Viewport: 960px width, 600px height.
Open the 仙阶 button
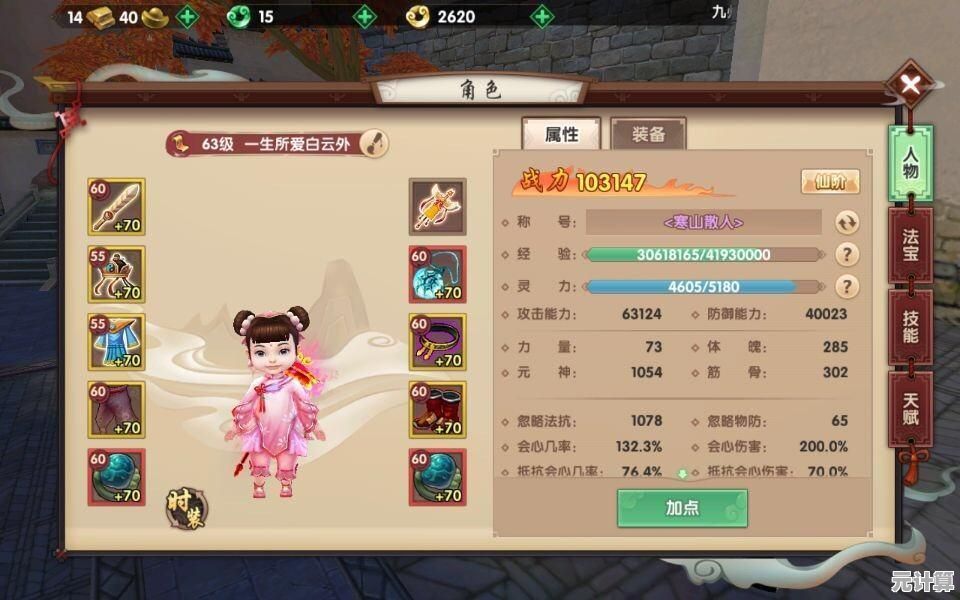coord(829,182)
